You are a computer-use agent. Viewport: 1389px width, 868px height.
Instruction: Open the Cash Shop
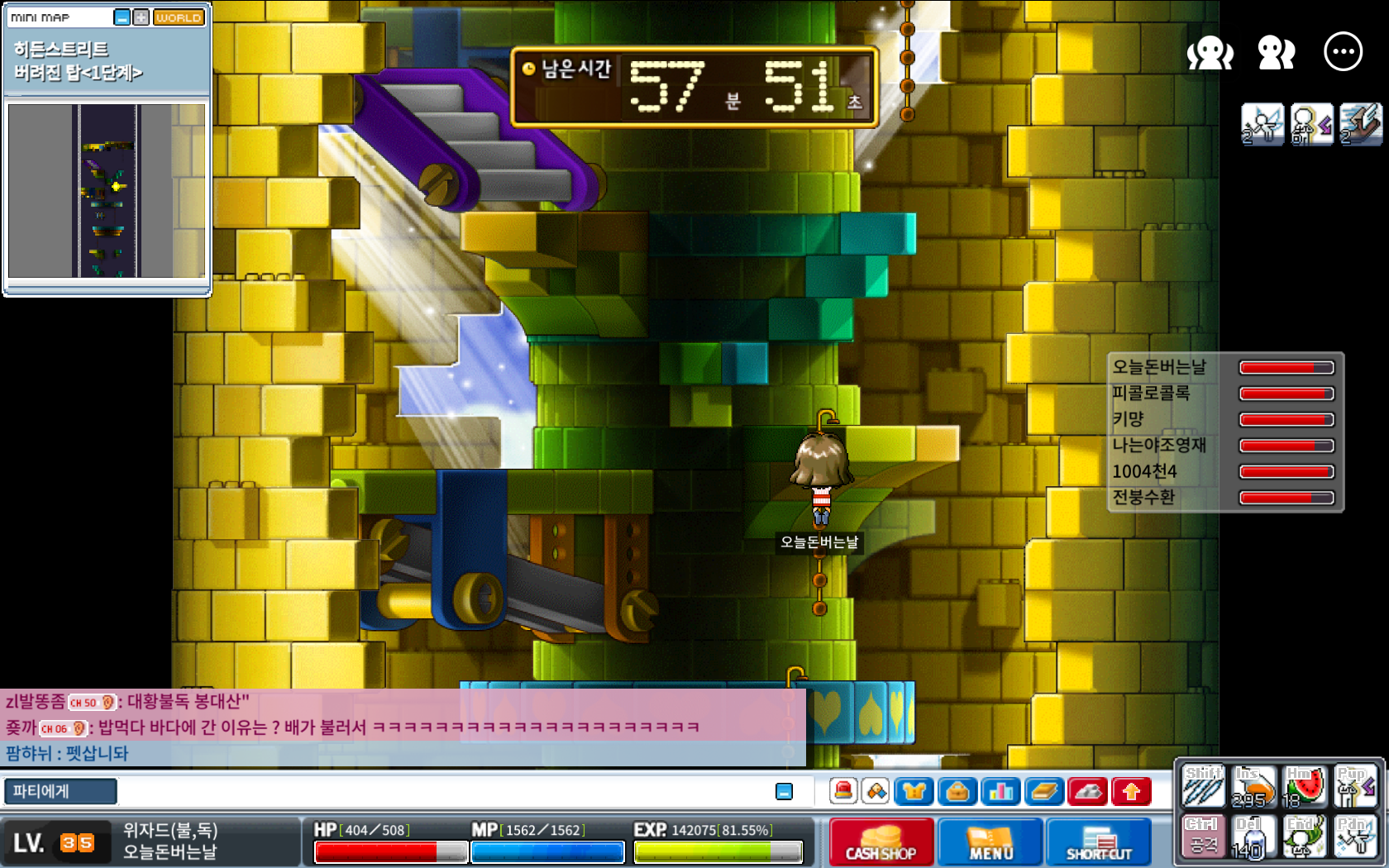point(881,842)
